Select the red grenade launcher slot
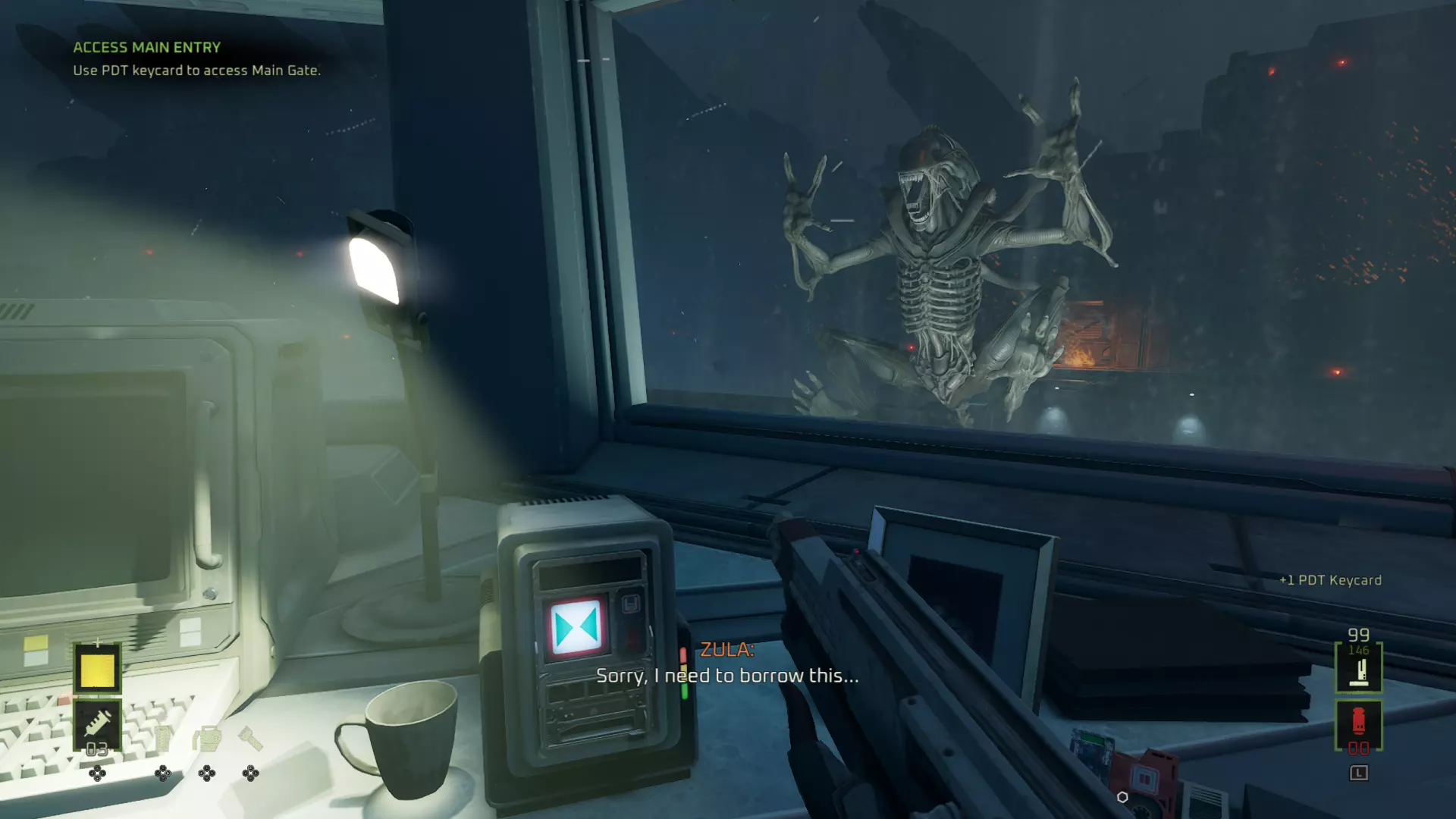The height and width of the screenshot is (819, 1456). [x=1358, y=724]
